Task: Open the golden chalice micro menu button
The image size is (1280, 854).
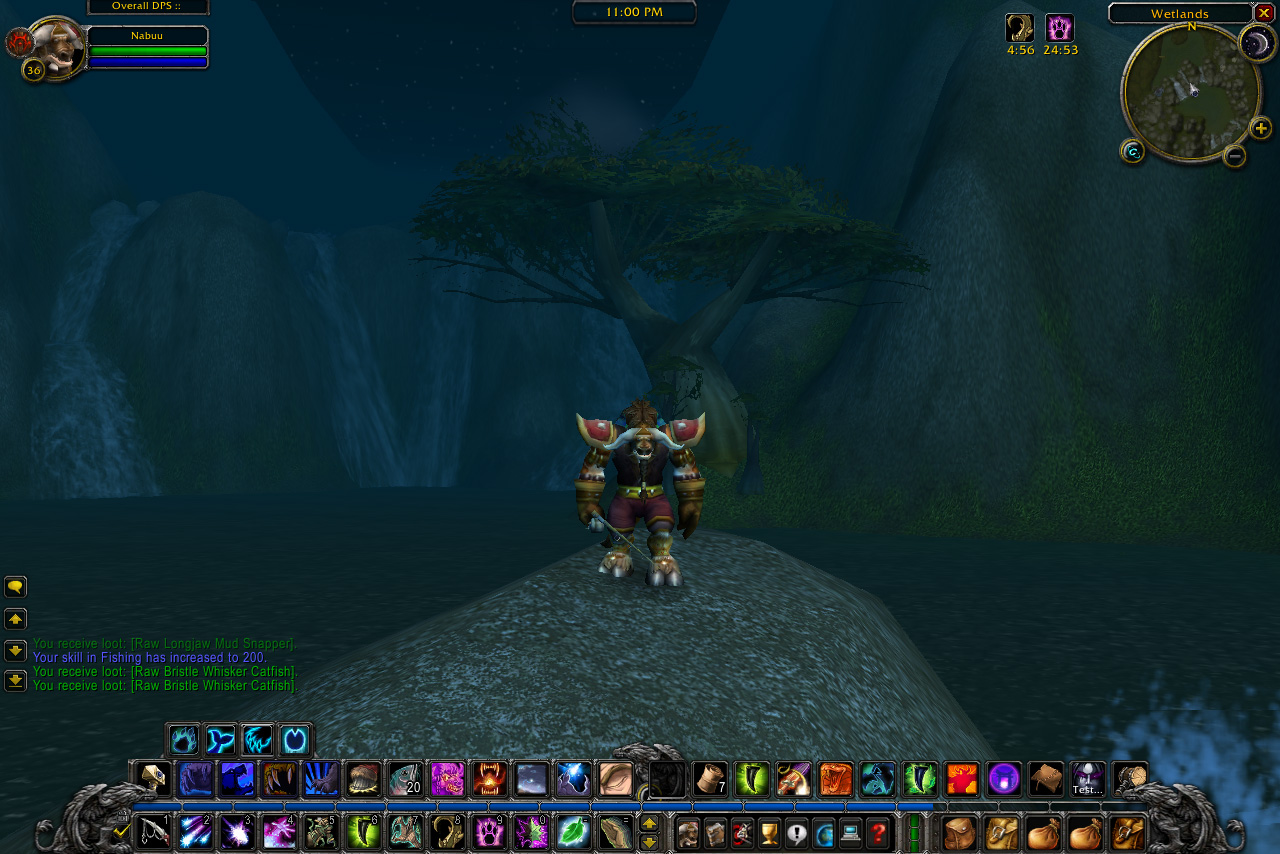Action: point(769,832)
